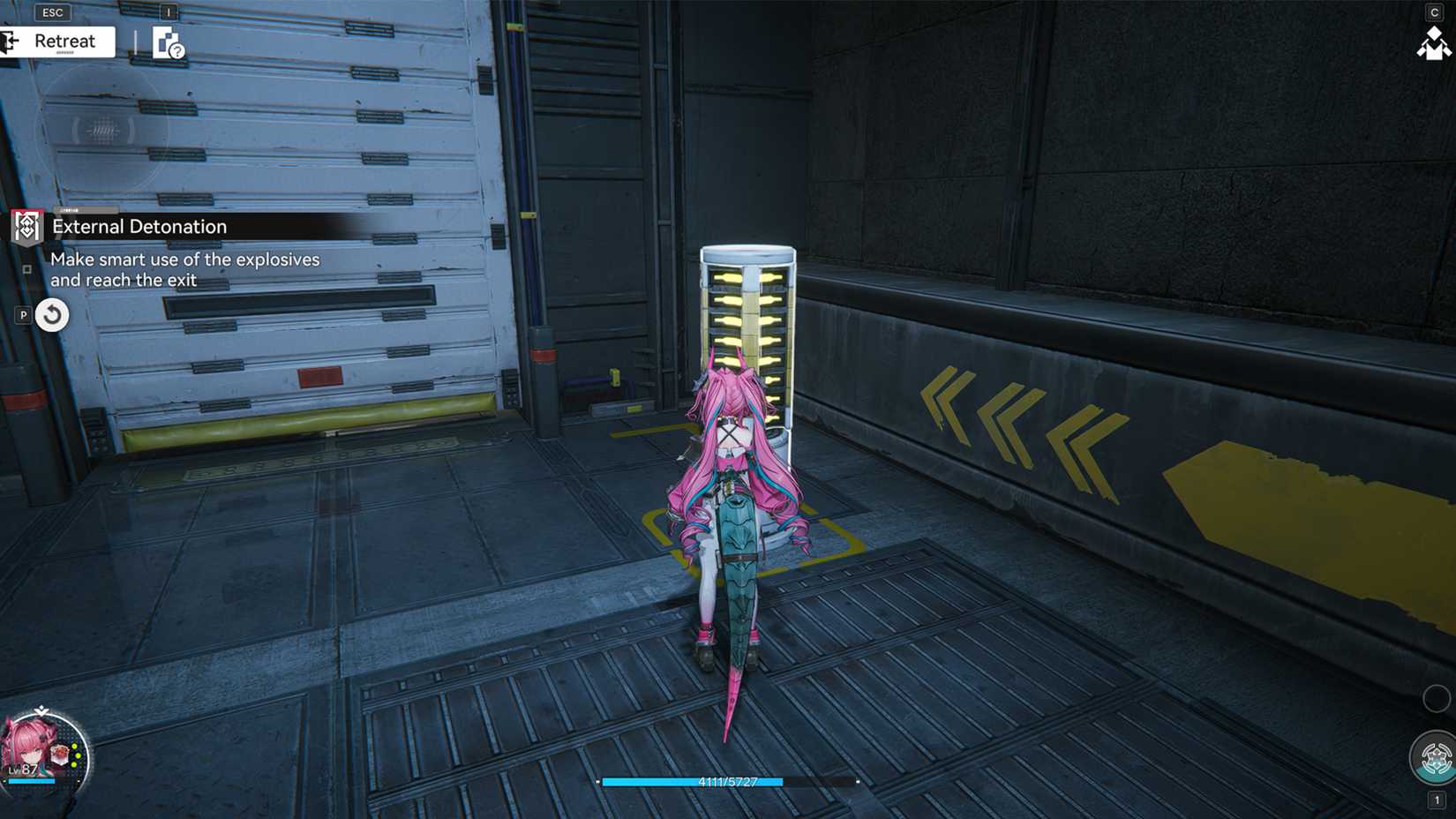Select the External Detonation objective title
Viewport: 1456px width, 819px height.
(x=139, y=227)
